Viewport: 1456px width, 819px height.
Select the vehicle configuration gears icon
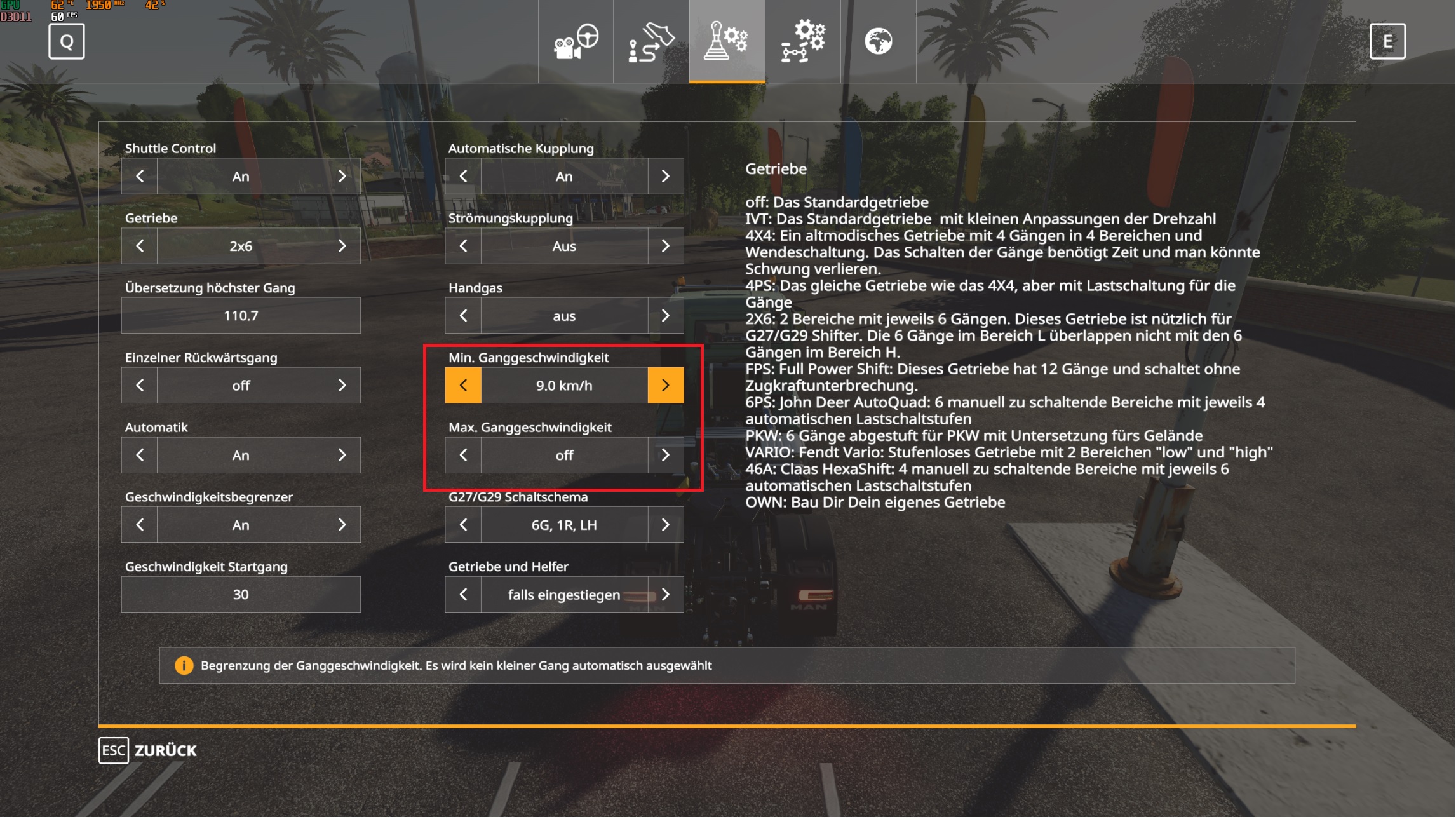(802, 41)
